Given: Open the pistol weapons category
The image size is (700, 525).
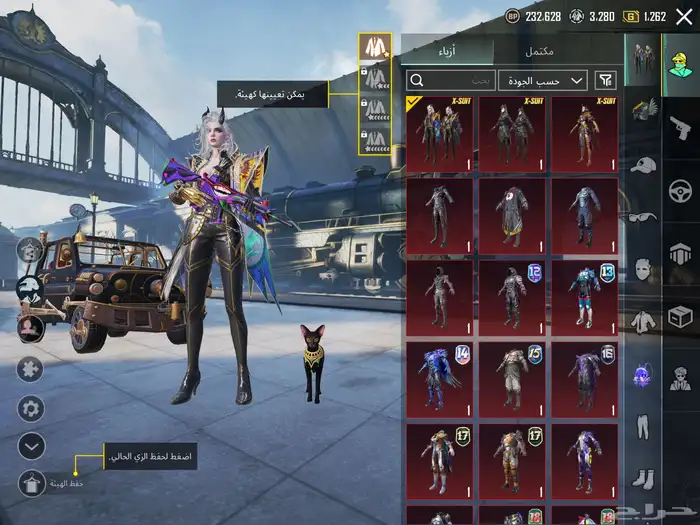Looking at the screenshot, I should click(x=680, y=127).
